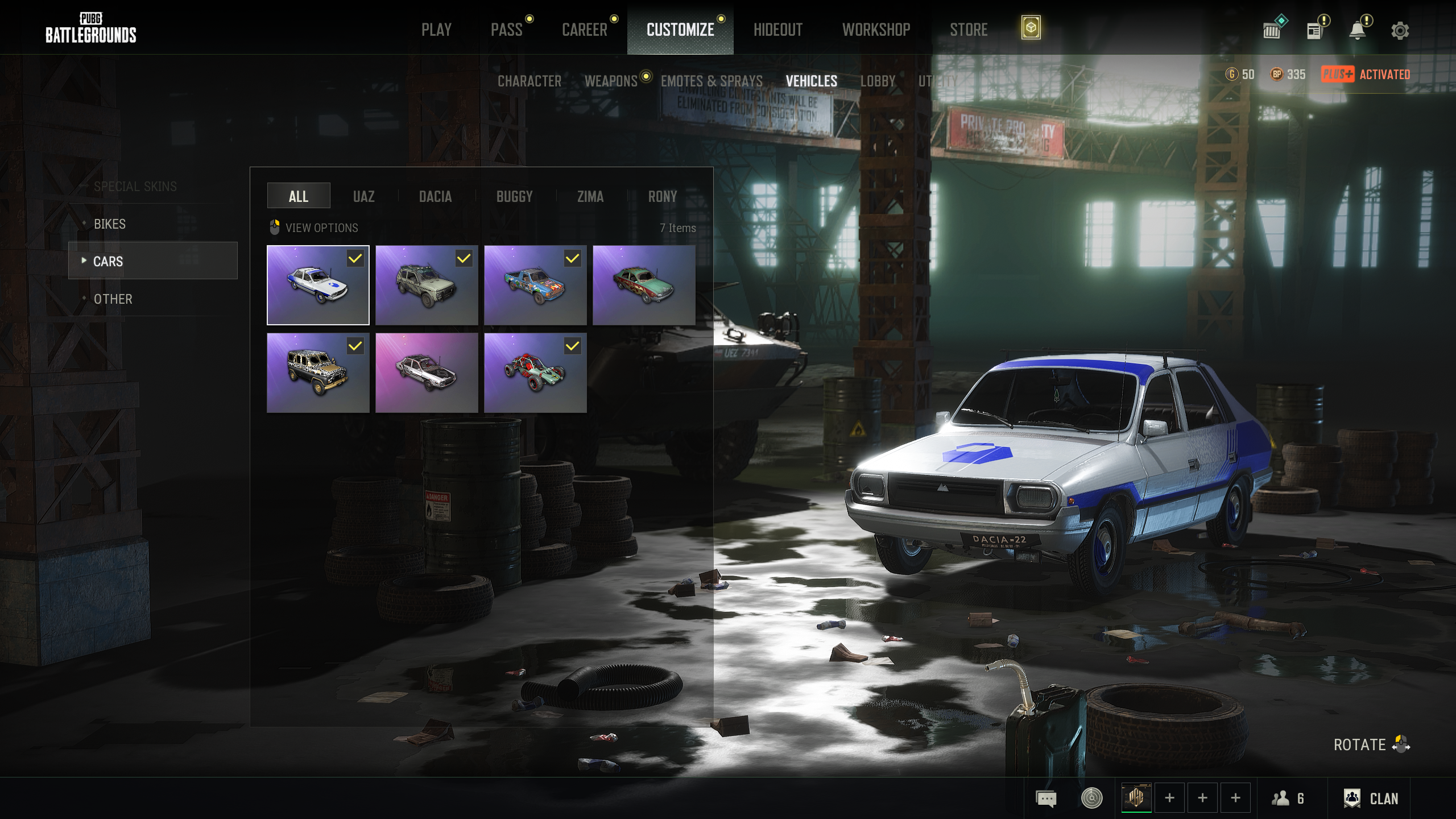Filter skins by Dacia
Image resolution: width=1456 pixels, height=819 pixels.
[x=435, y=196]
